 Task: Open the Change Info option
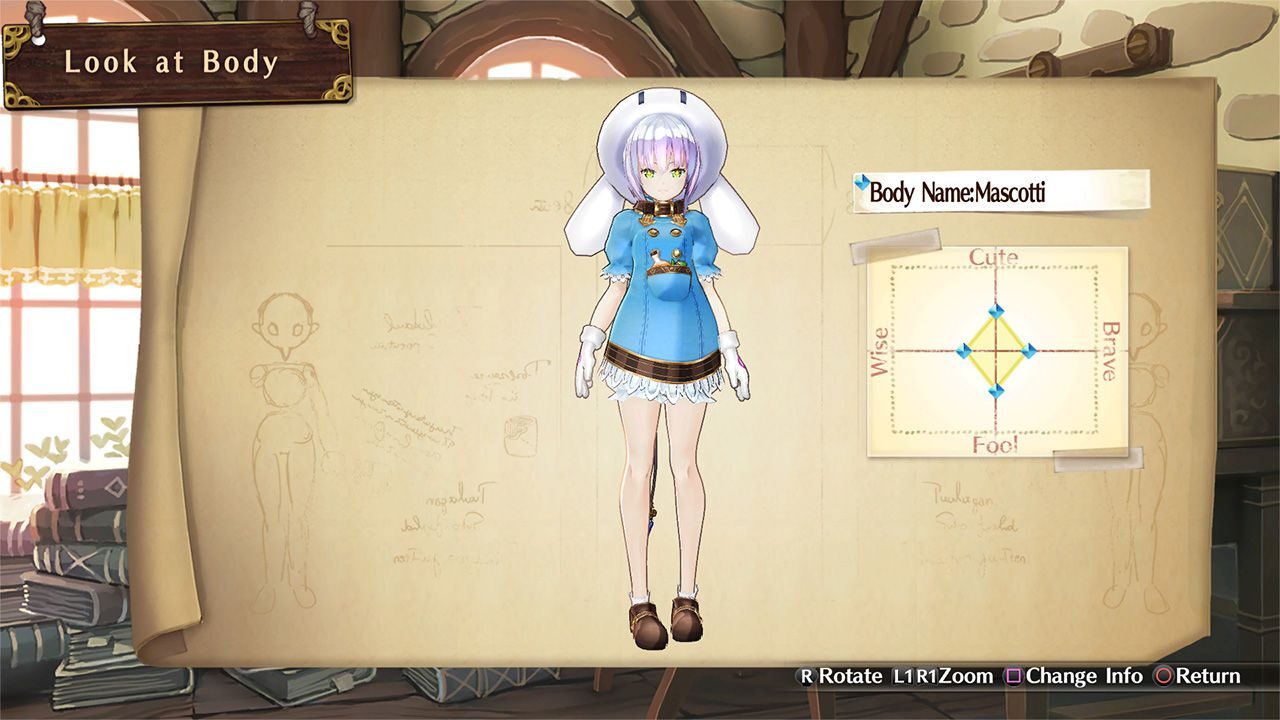1085,676
